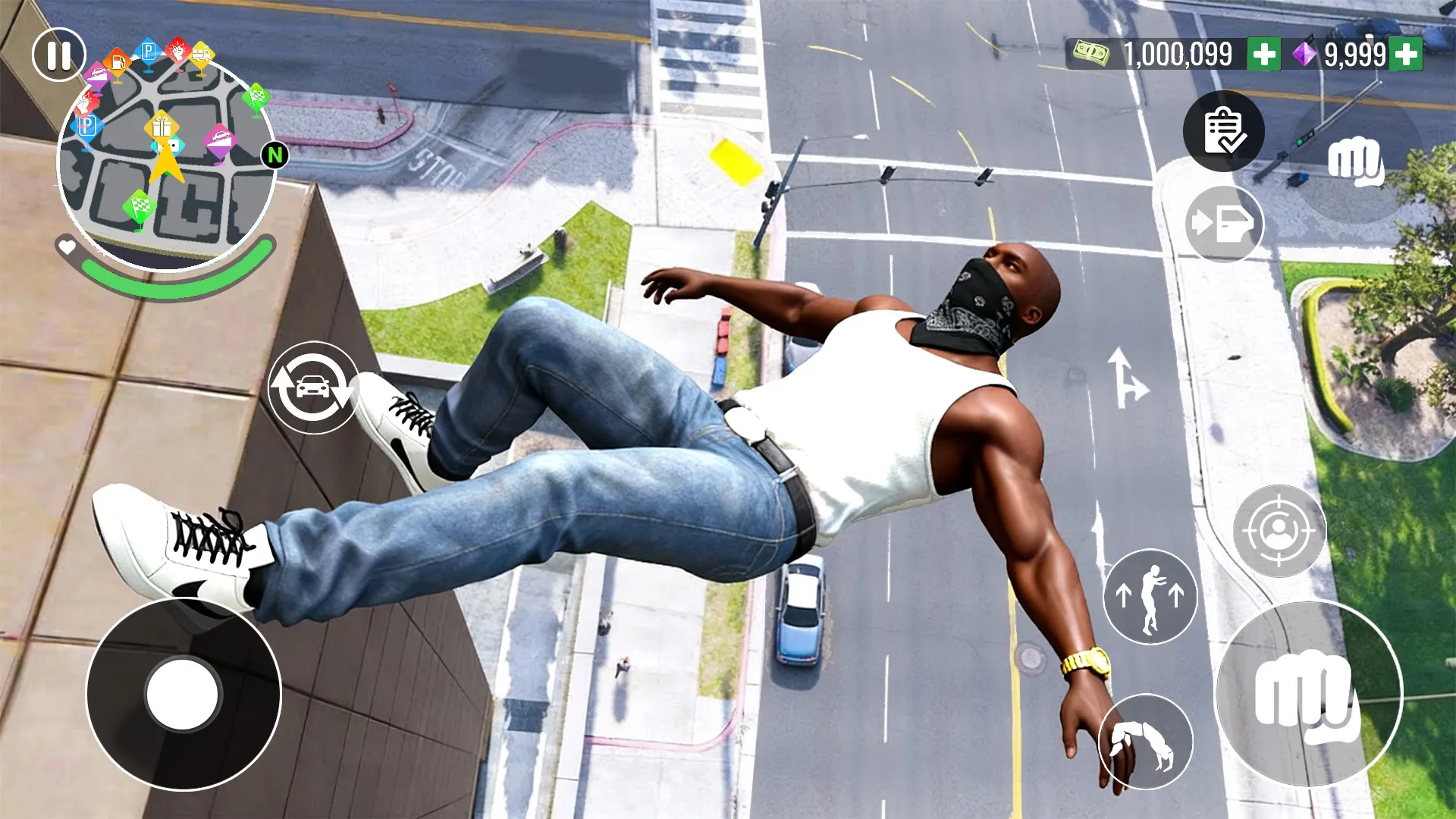1456x819 pixels.
Task: Open the gas station pin on minimap
Action: [x=118, y=62]
